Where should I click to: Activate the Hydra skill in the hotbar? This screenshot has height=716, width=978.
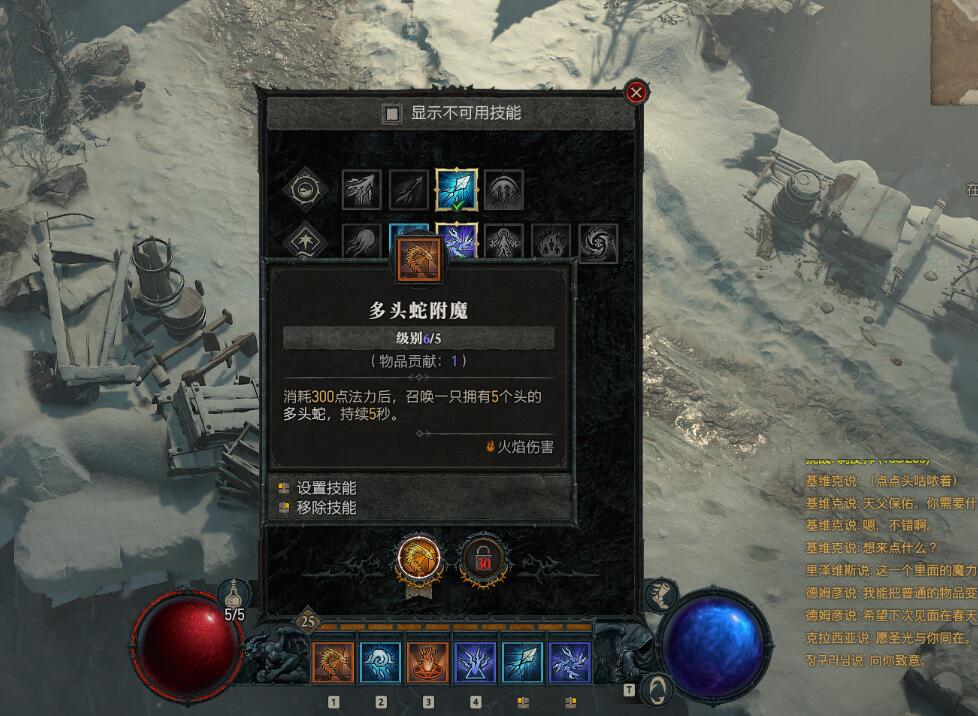[333, 662]
